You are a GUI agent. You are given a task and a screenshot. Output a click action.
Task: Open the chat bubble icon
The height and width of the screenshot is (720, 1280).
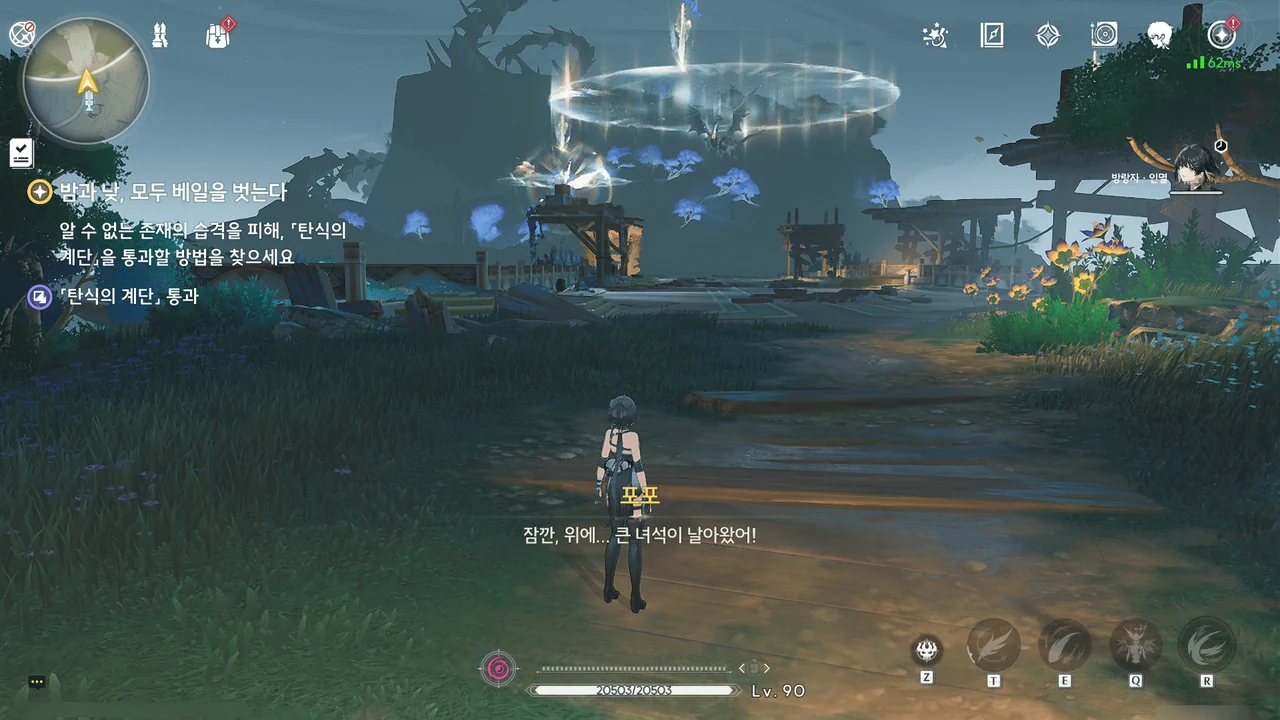(x=37, y=682)
